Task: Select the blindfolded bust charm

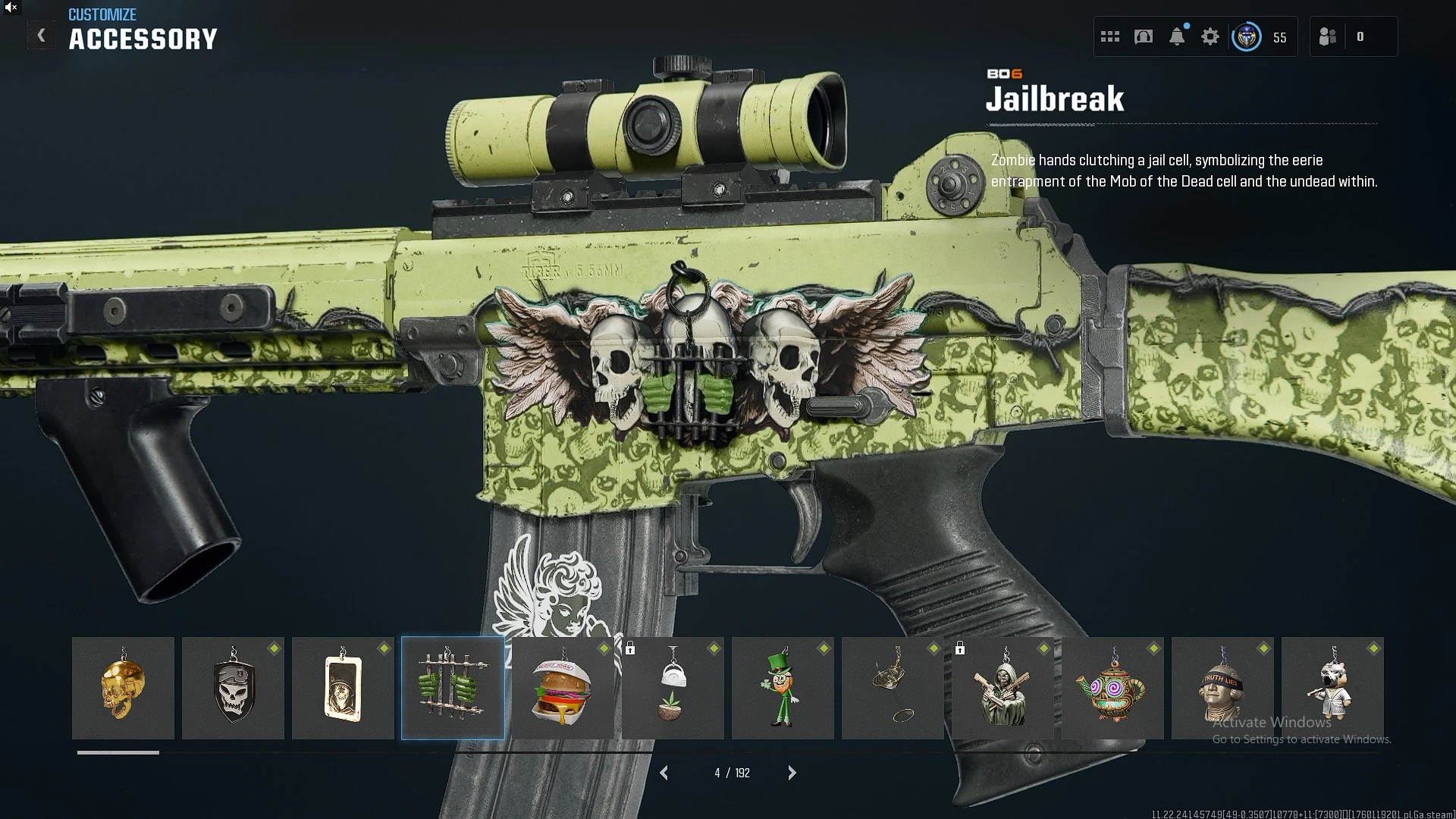Action: pyautogui.click(x=1222, y=688)
